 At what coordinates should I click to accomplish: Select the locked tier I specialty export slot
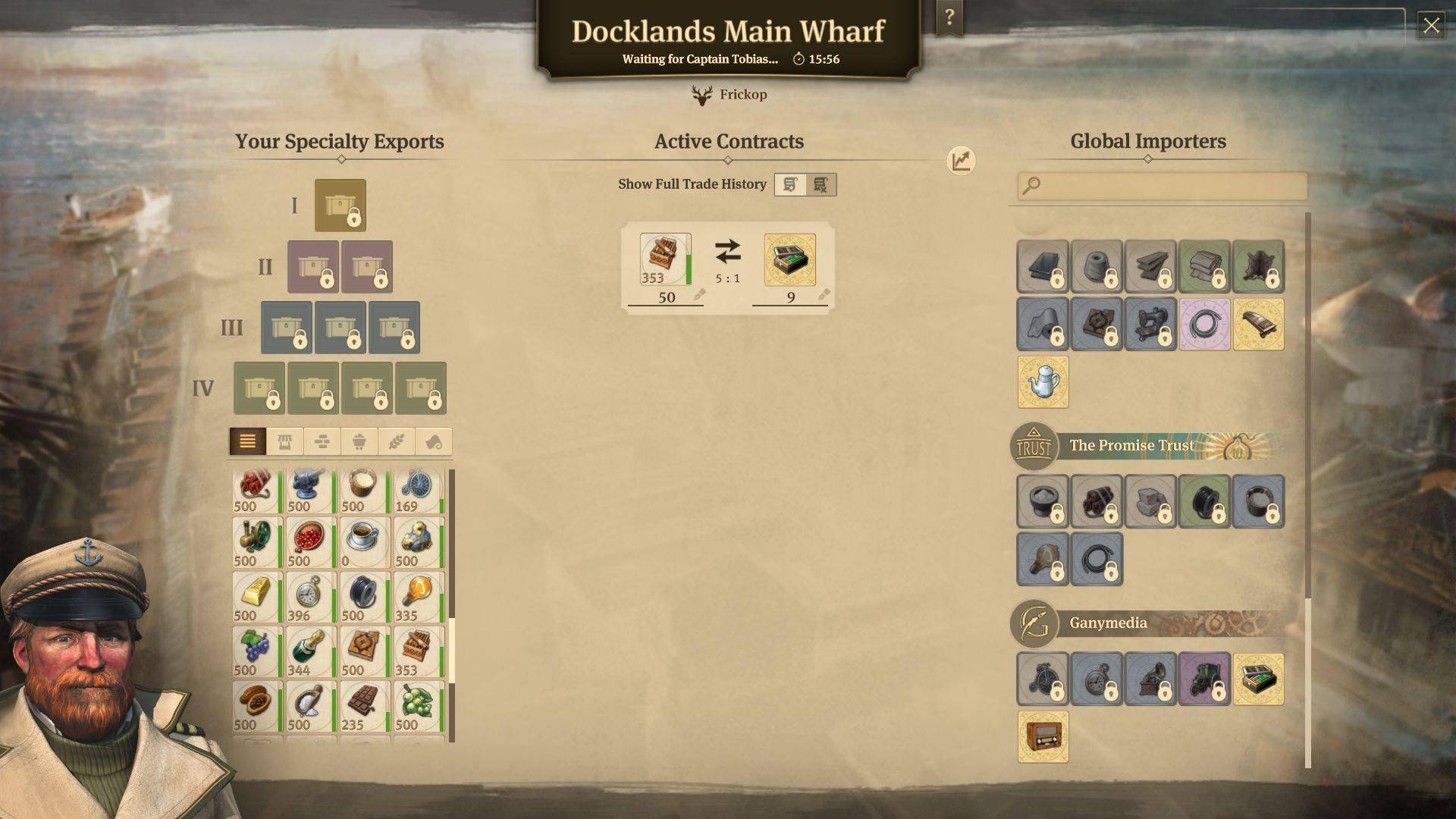coord(340,206)
